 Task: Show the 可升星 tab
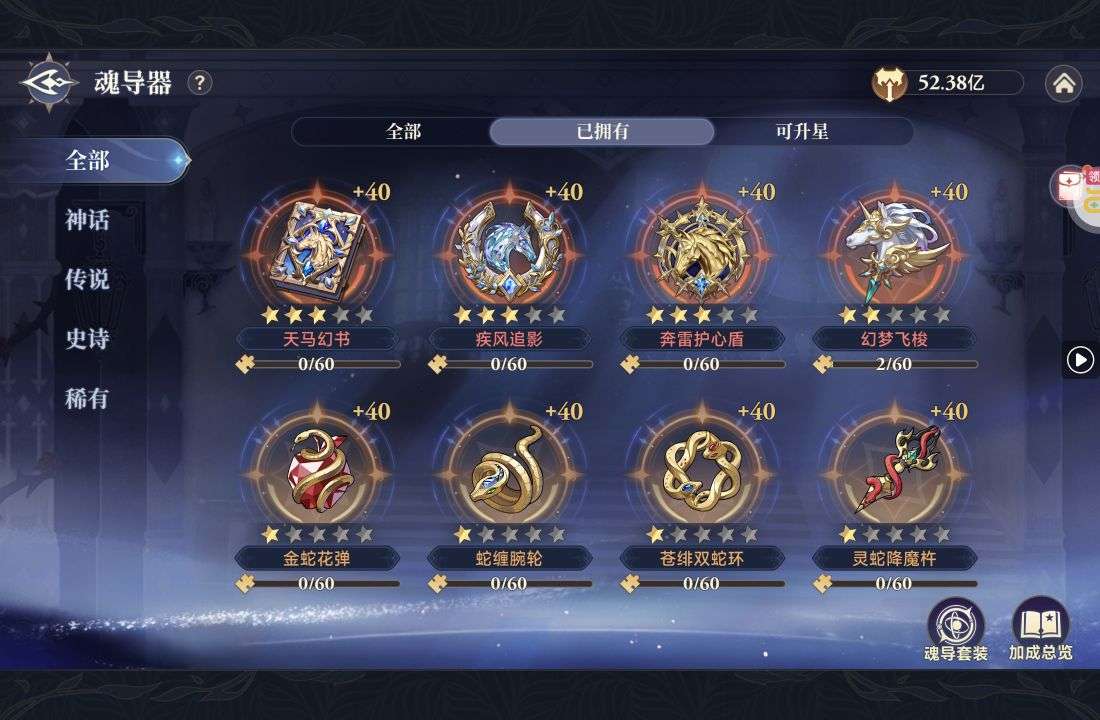pos(801,132)
